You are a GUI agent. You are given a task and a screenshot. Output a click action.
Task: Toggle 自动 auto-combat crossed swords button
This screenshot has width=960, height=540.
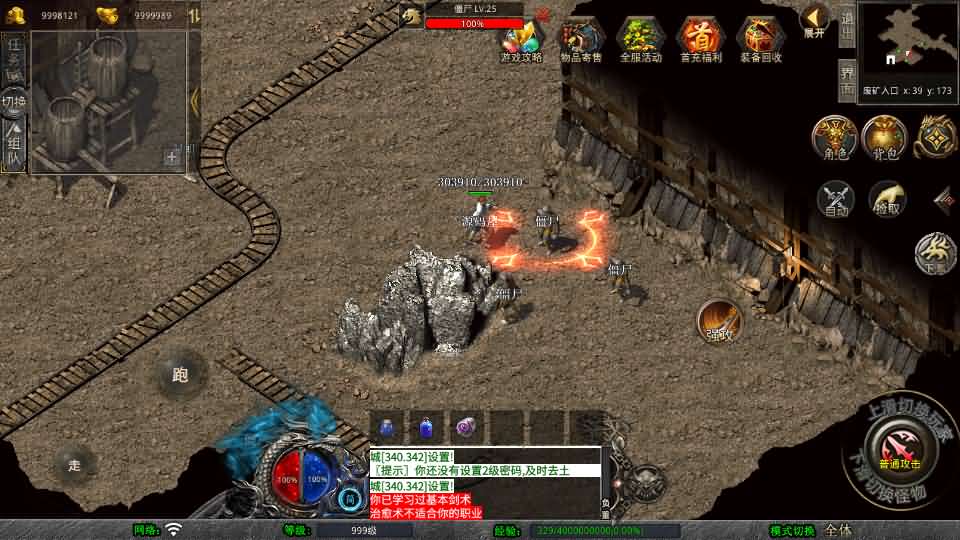pos(836,199)
